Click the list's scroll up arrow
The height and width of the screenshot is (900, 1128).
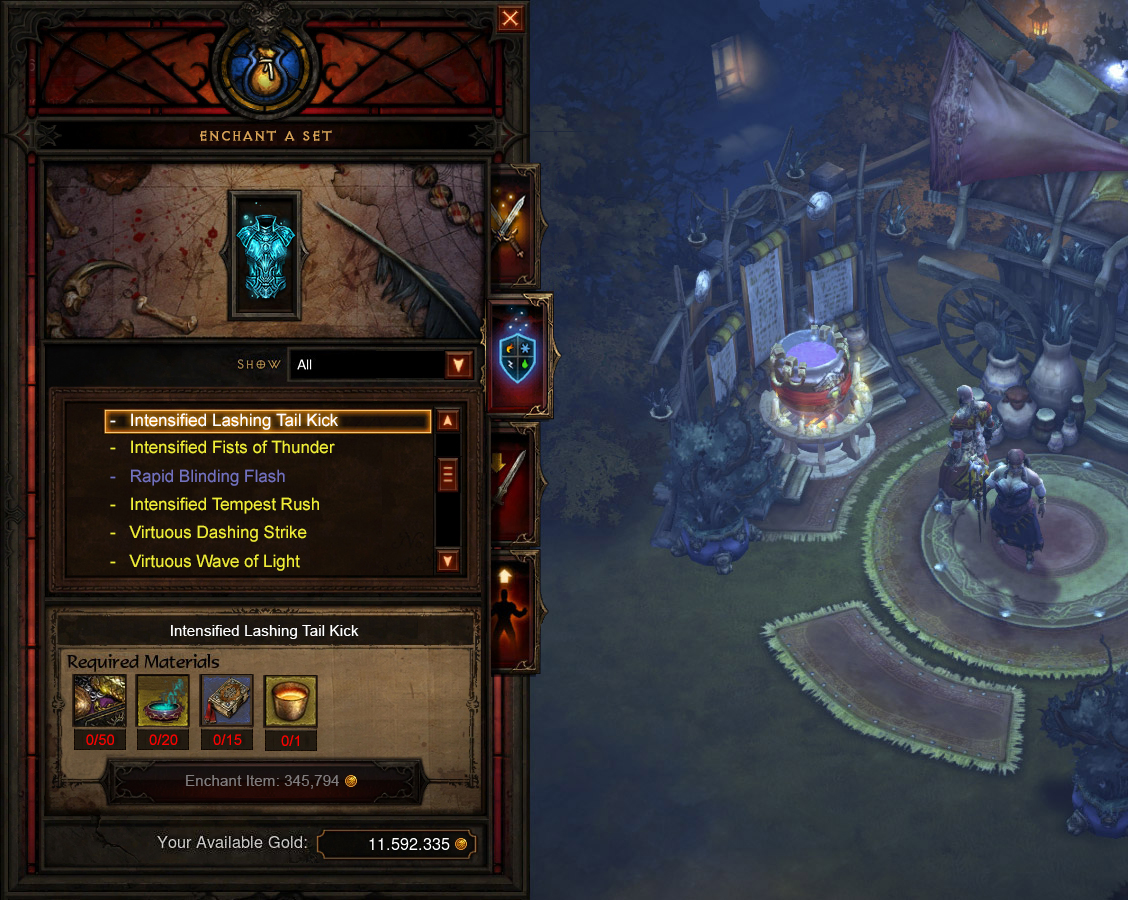click(x=448, y=421)
